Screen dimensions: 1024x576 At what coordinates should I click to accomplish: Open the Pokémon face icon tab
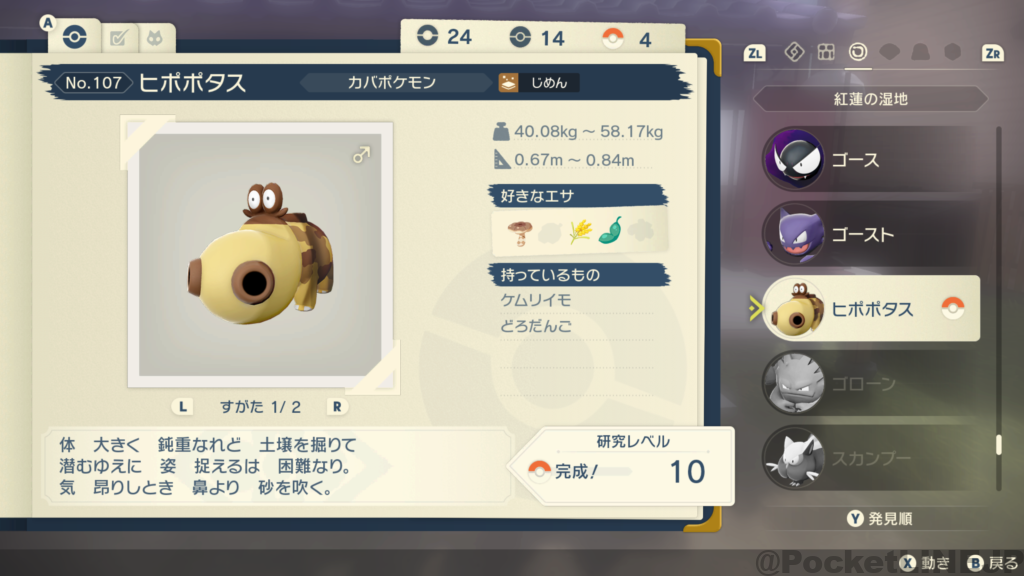click(x=155, y=38)
